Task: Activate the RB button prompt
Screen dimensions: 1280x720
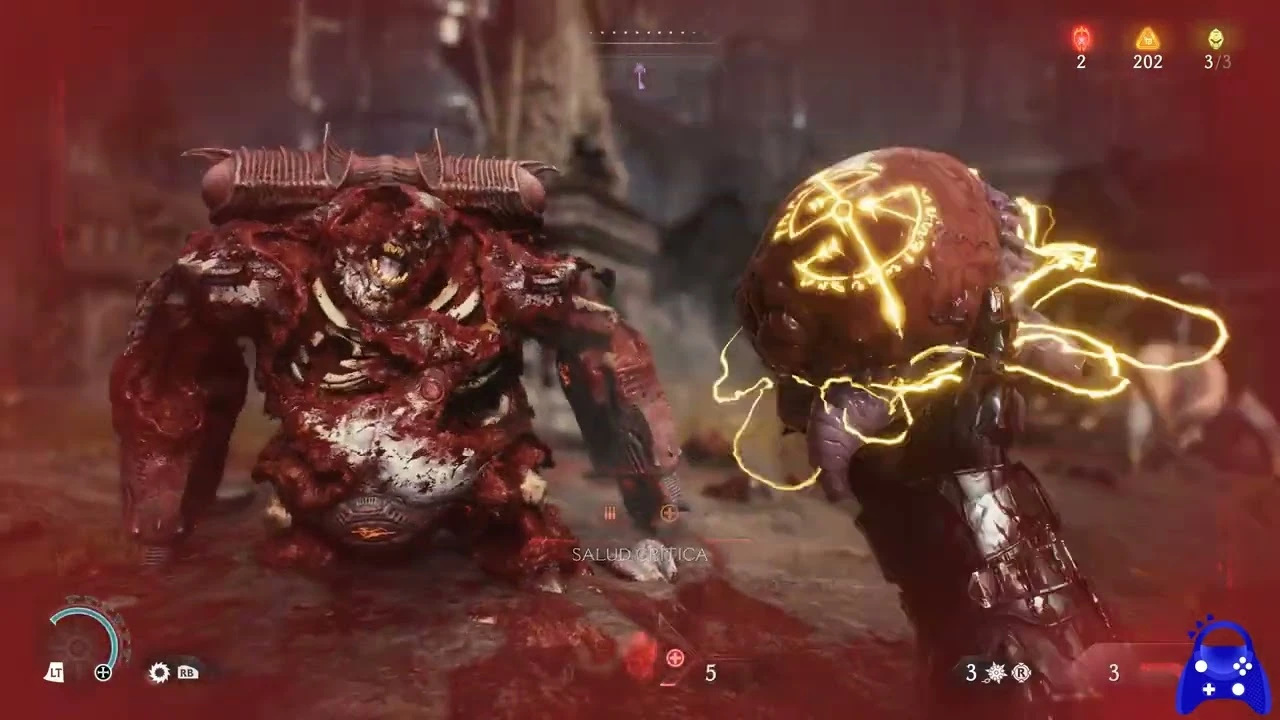Action: coord(188,673)
